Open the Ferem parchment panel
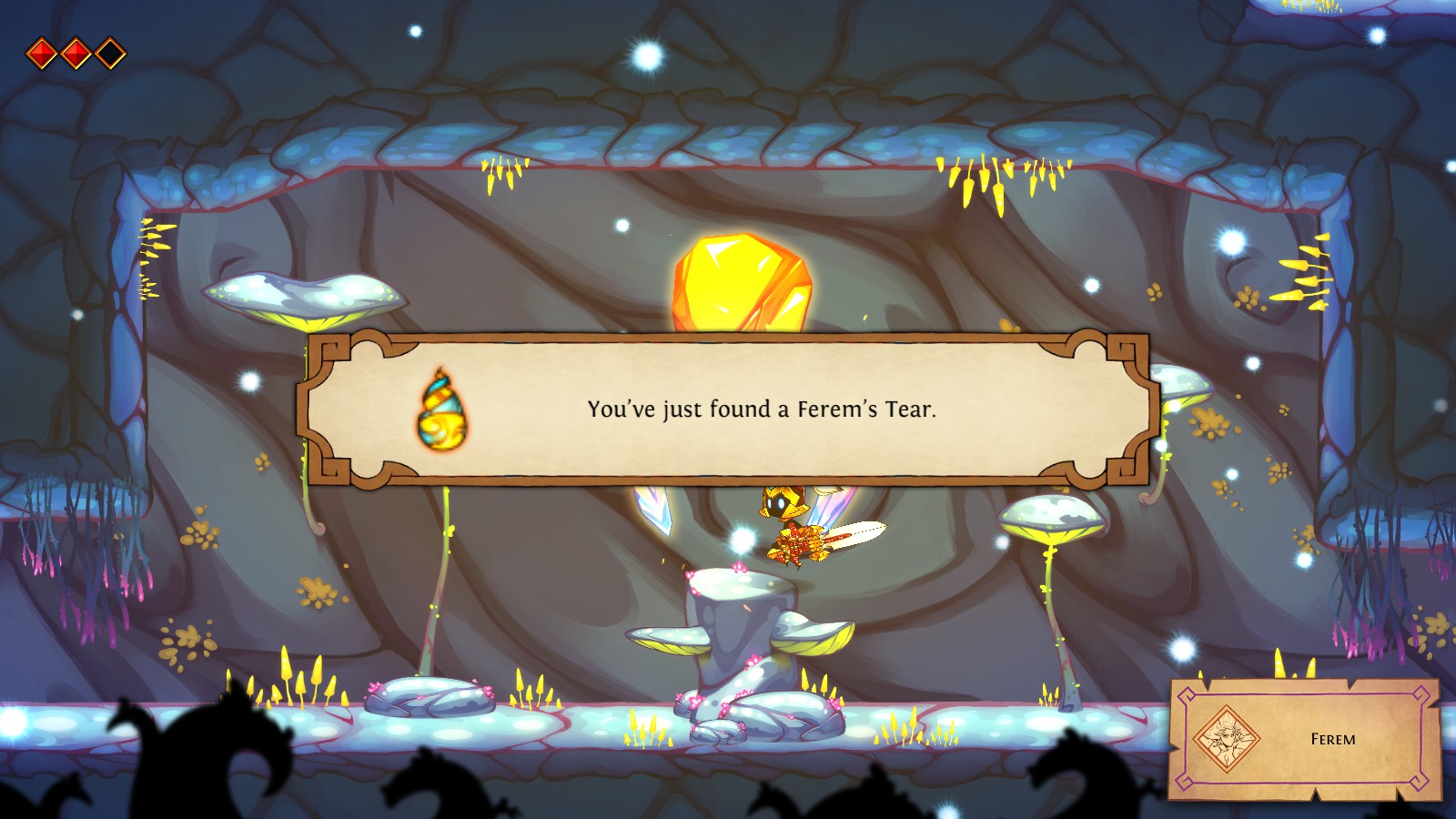The image size is (1456, 819). coord(1332,739)
